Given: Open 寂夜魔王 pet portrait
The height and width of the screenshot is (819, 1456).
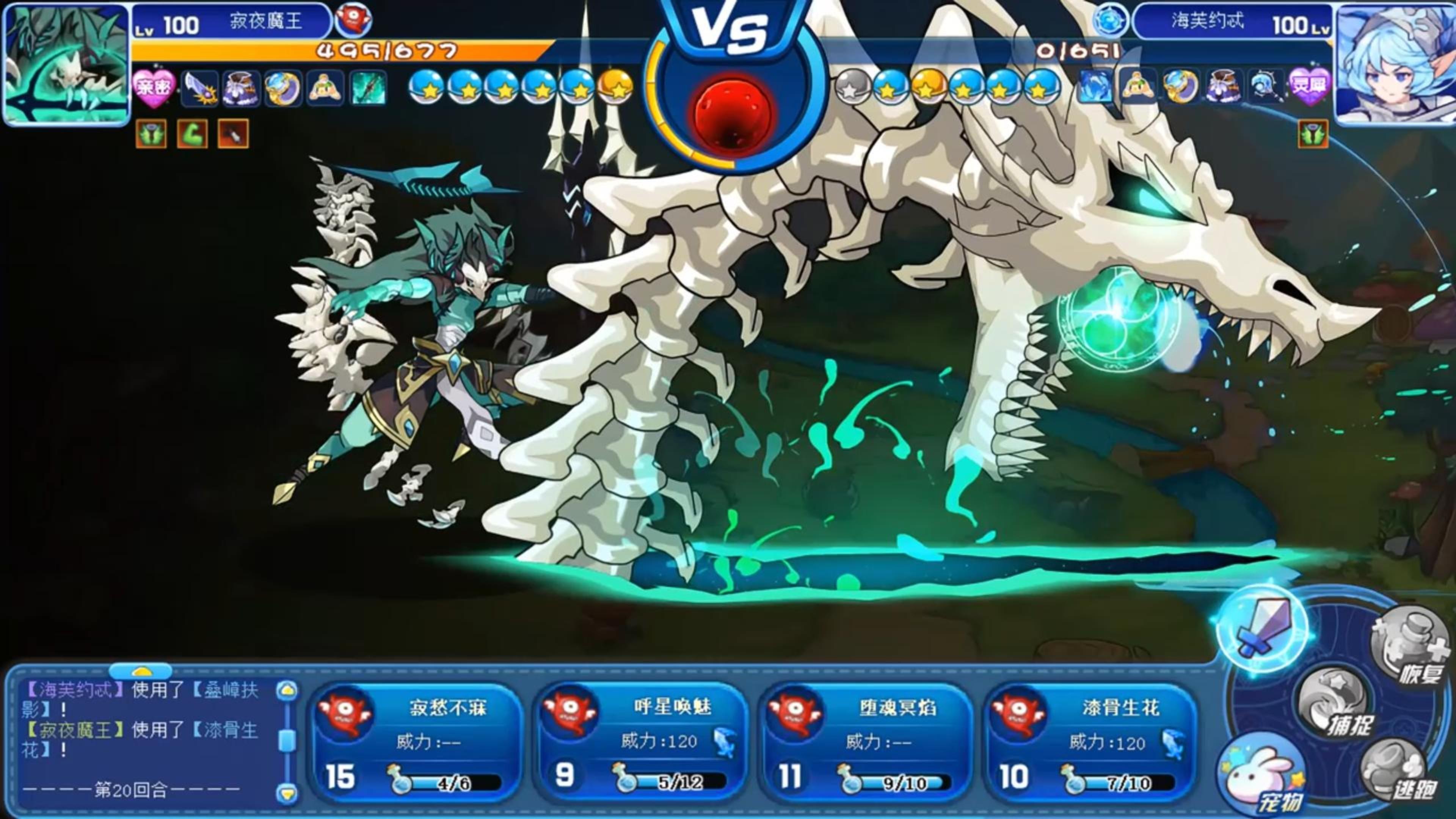Looking at the screenshot, I should (66, 63).
